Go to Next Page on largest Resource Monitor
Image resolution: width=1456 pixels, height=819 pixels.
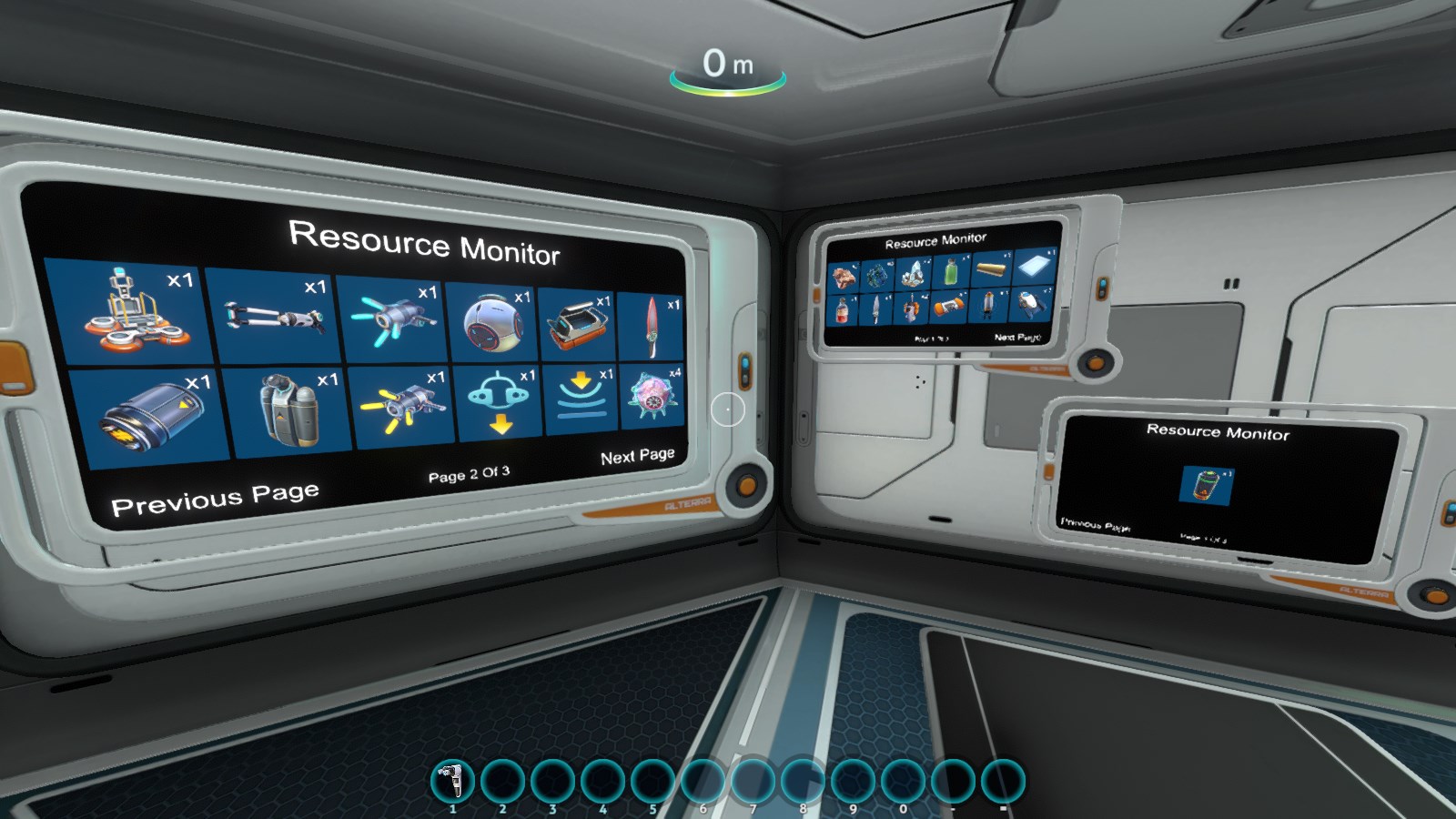click(x=637, y=456)
